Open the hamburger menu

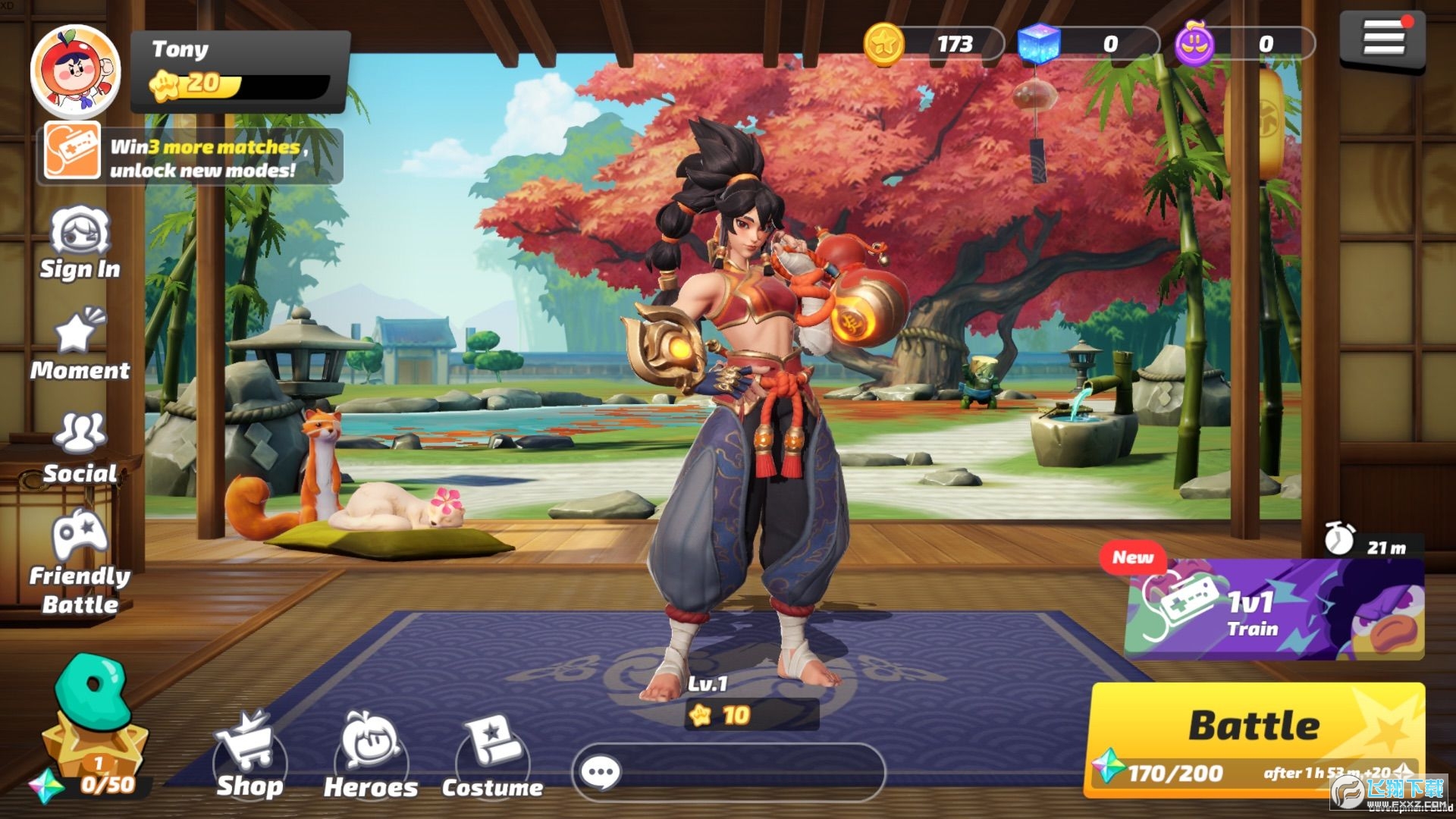point(1382,38)
